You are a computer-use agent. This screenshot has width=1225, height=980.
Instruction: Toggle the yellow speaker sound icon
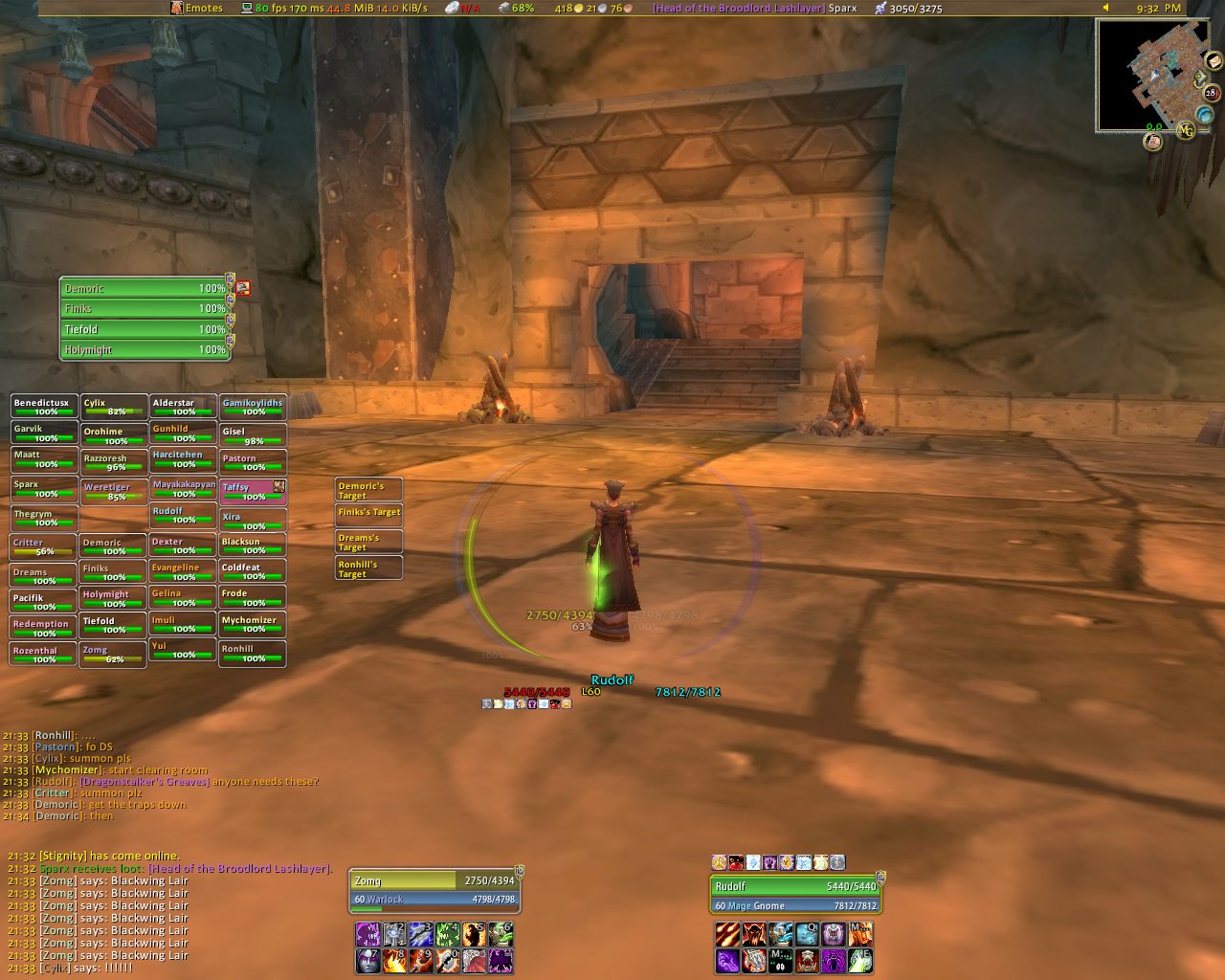pyautogui.click(x=1105, y=8)
